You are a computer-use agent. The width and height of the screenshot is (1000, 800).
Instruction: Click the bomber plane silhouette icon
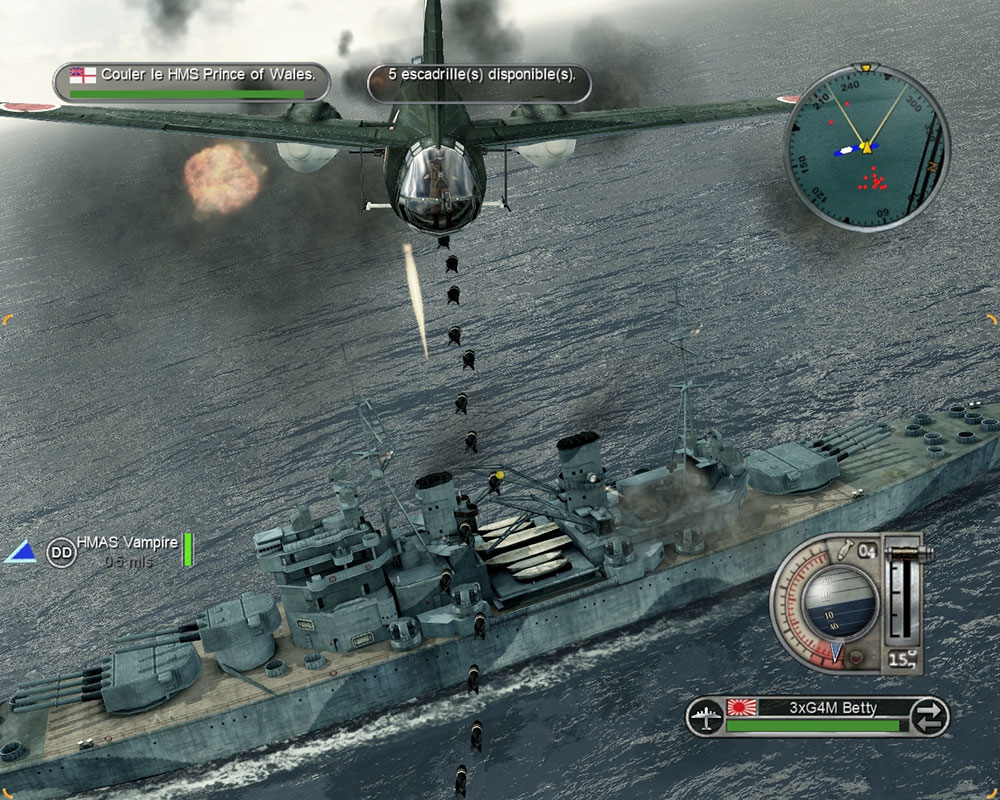click(x=706, y=717)
